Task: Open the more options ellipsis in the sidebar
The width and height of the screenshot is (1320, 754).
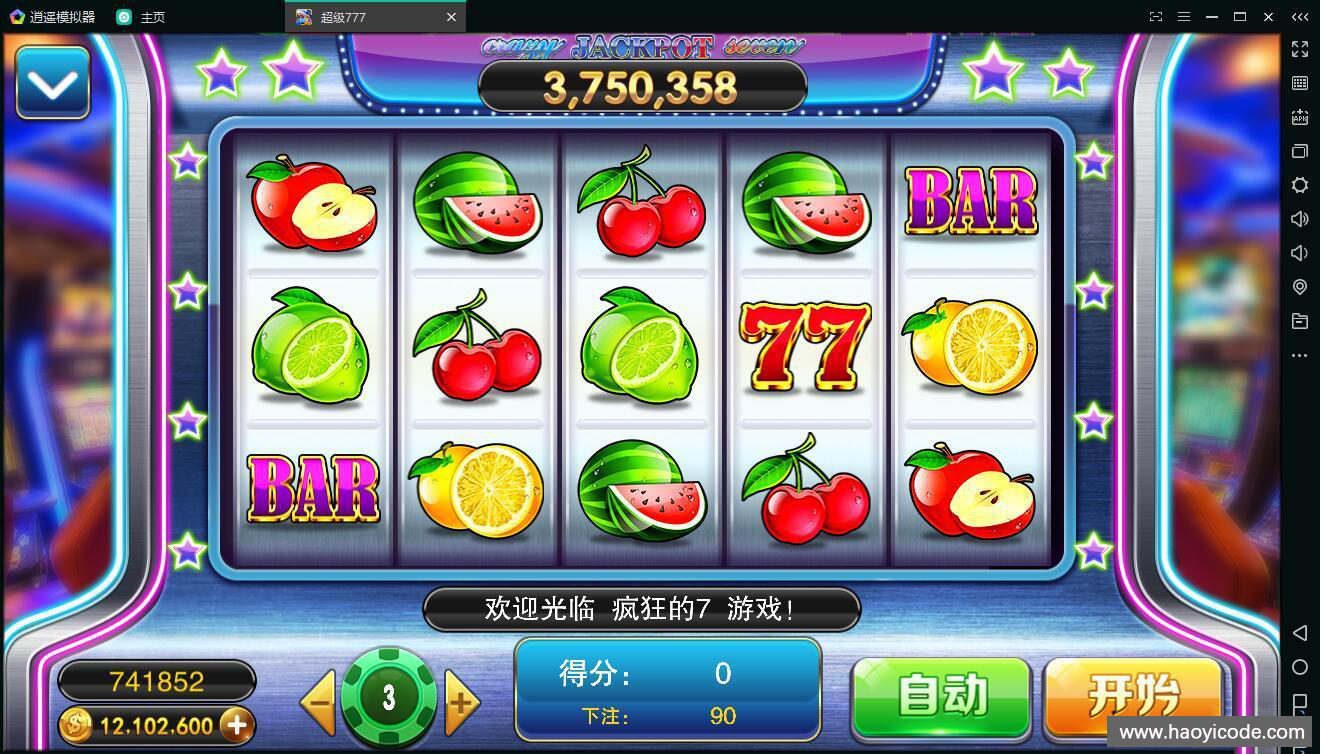Action: tap(1300, 355)
